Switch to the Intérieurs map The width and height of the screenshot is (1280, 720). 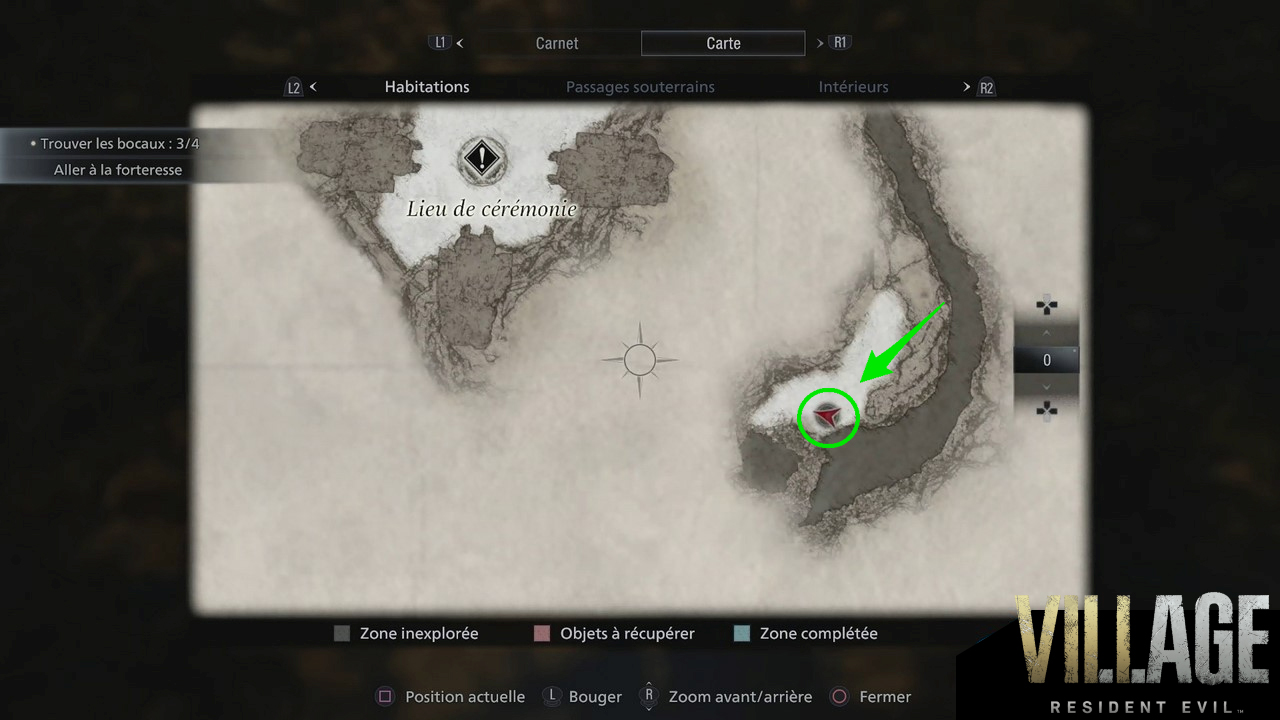coord(853,87)
